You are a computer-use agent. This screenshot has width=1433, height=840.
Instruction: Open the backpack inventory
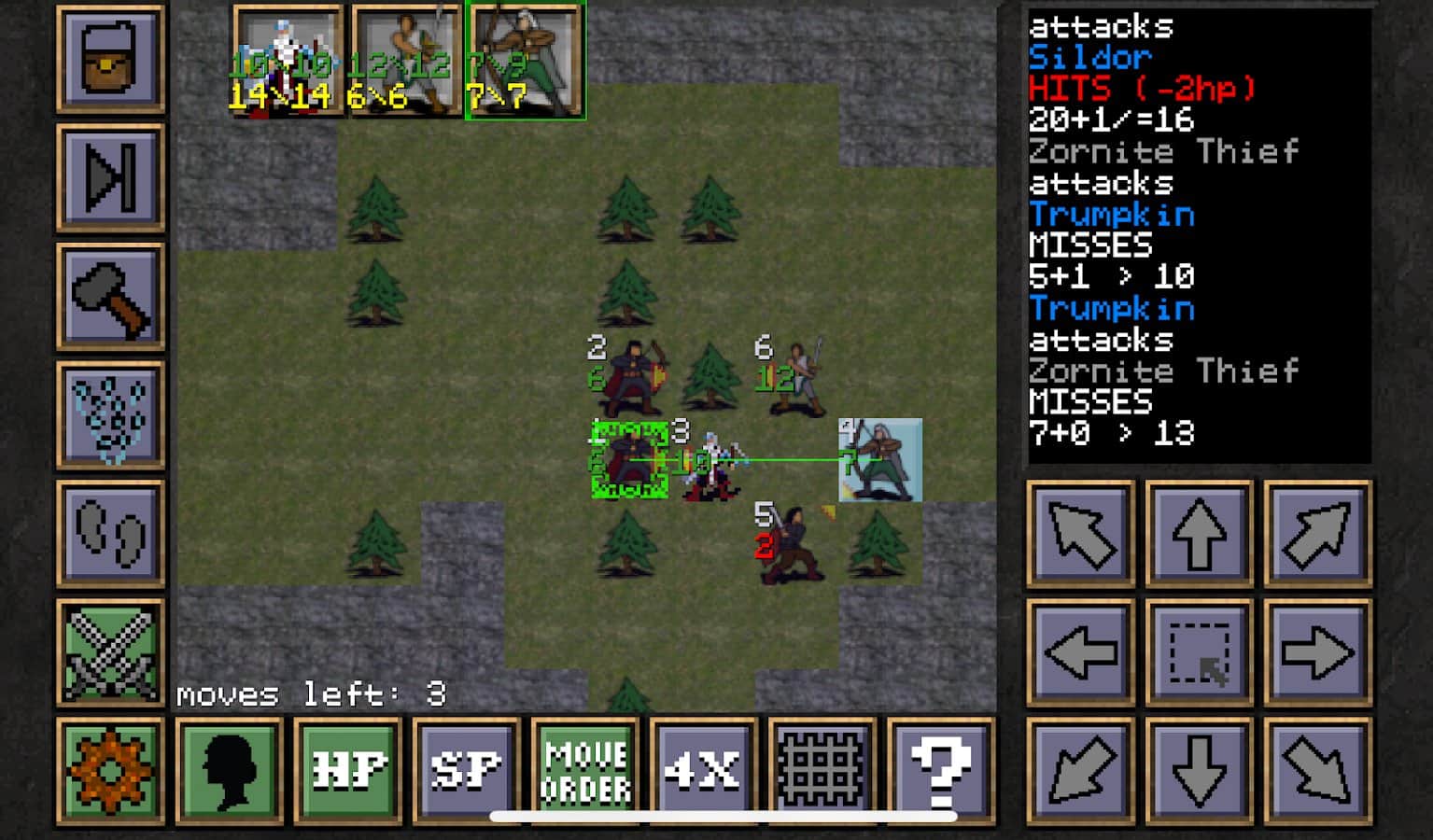[x=110, y=59]
